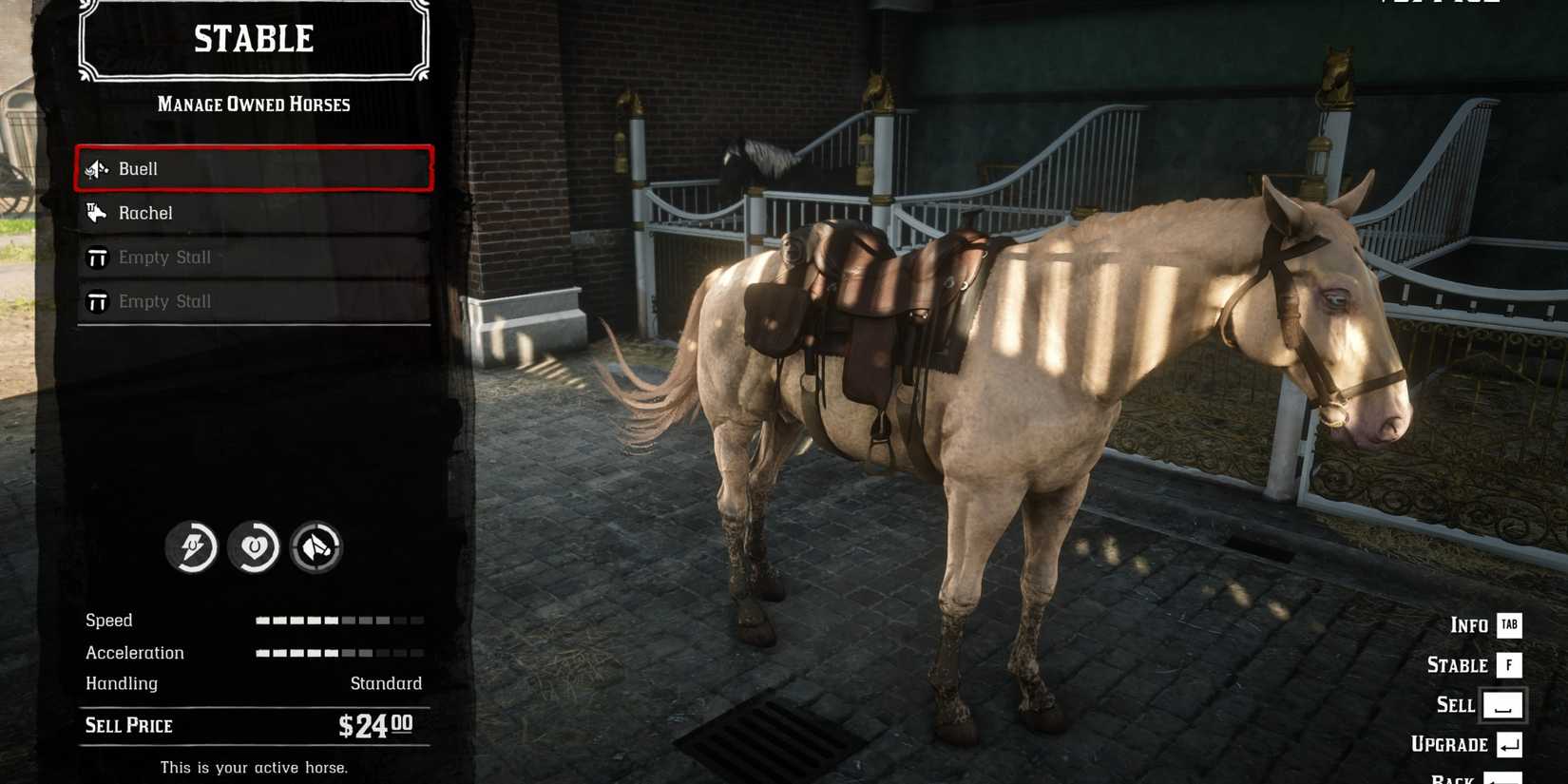Image resolution: width=1568 pixels, height=784 pixels.
Task: Click the stall icon on the second Empty Stall
Action: point(96,300)
